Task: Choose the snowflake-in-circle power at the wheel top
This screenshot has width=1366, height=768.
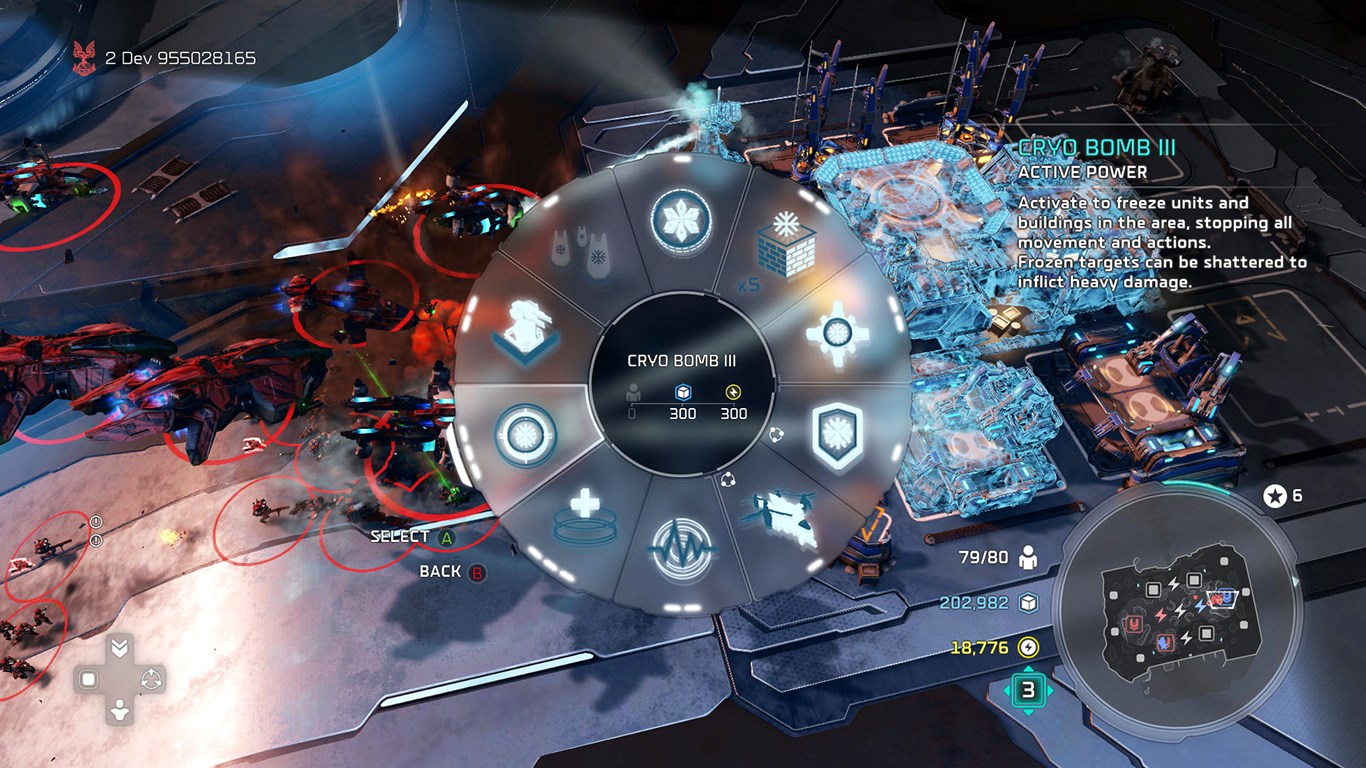Action: tap(681, 218)
